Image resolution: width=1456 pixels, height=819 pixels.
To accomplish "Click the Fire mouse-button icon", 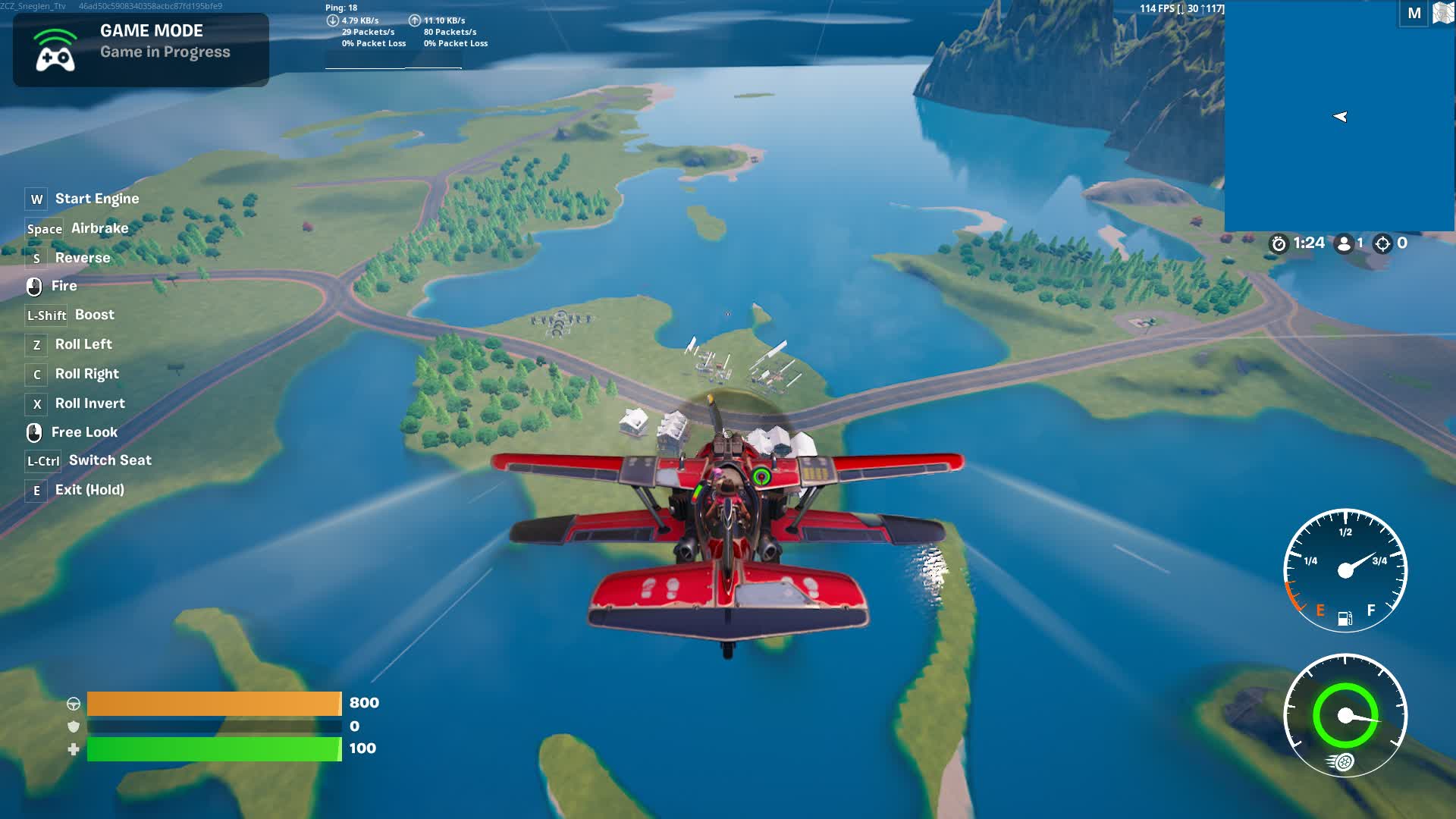I will coord(35,286).
